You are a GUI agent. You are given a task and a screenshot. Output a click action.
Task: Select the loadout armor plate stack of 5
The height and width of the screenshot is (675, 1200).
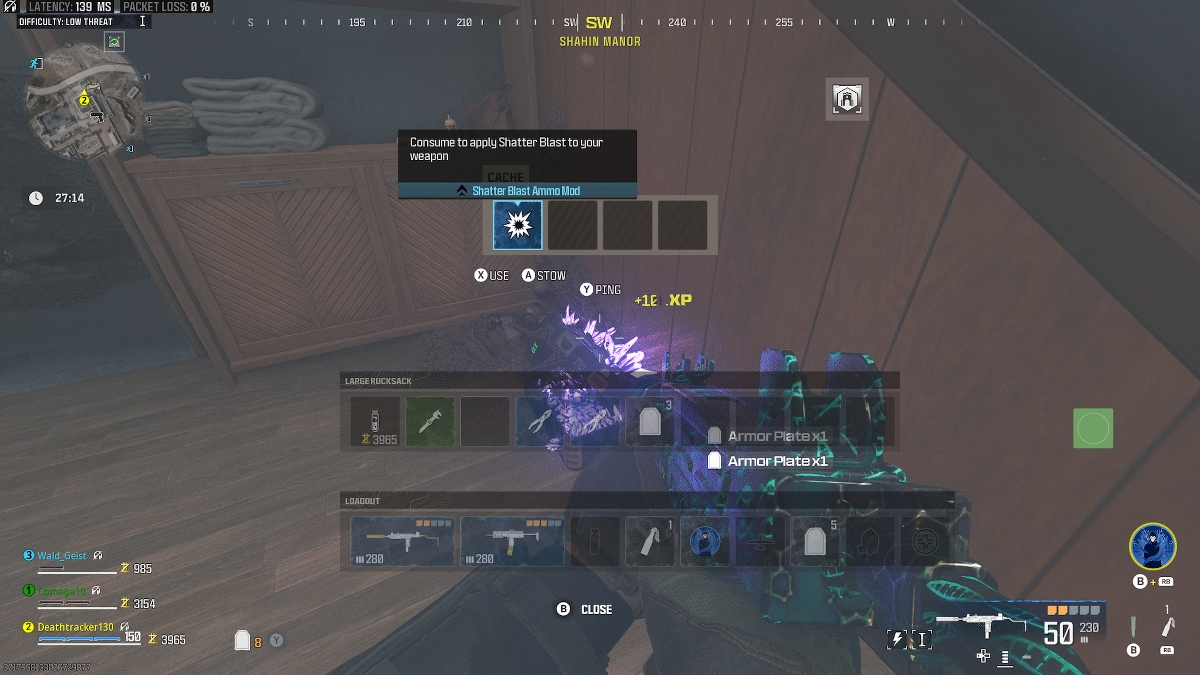[x=815, y=541]
